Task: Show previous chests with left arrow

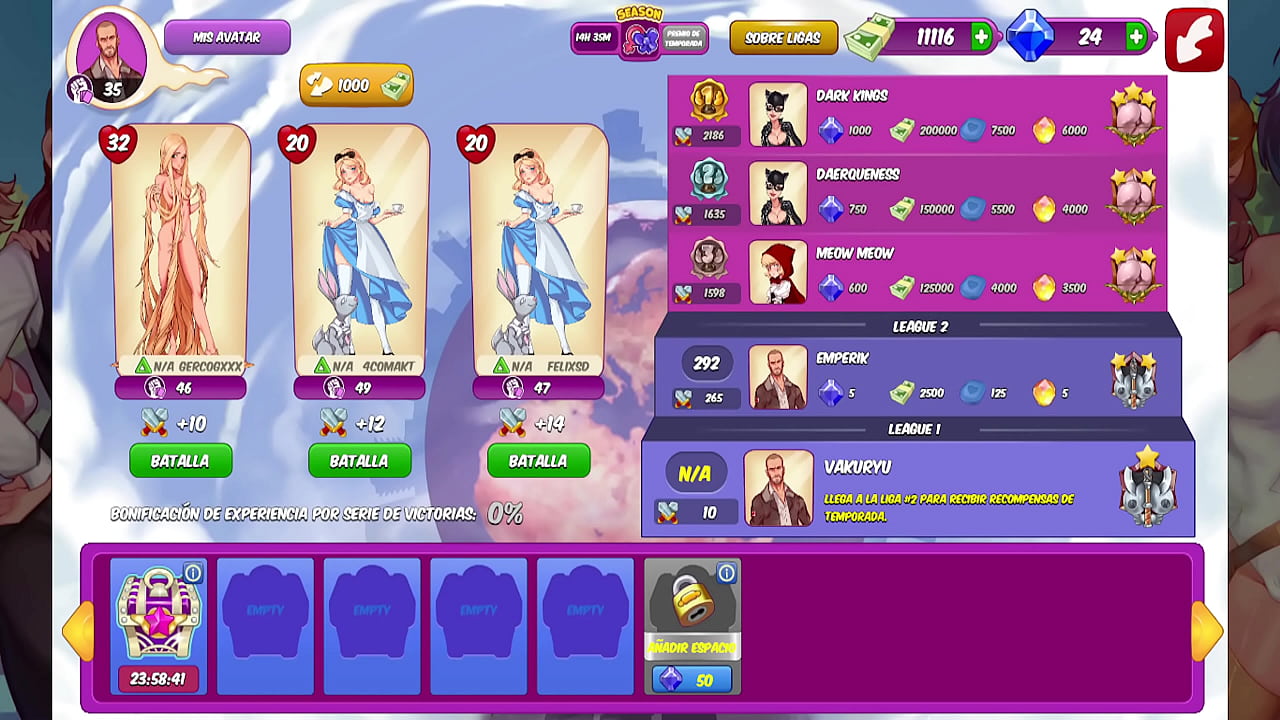Action: pyautogui.click(x=77, y=630)
